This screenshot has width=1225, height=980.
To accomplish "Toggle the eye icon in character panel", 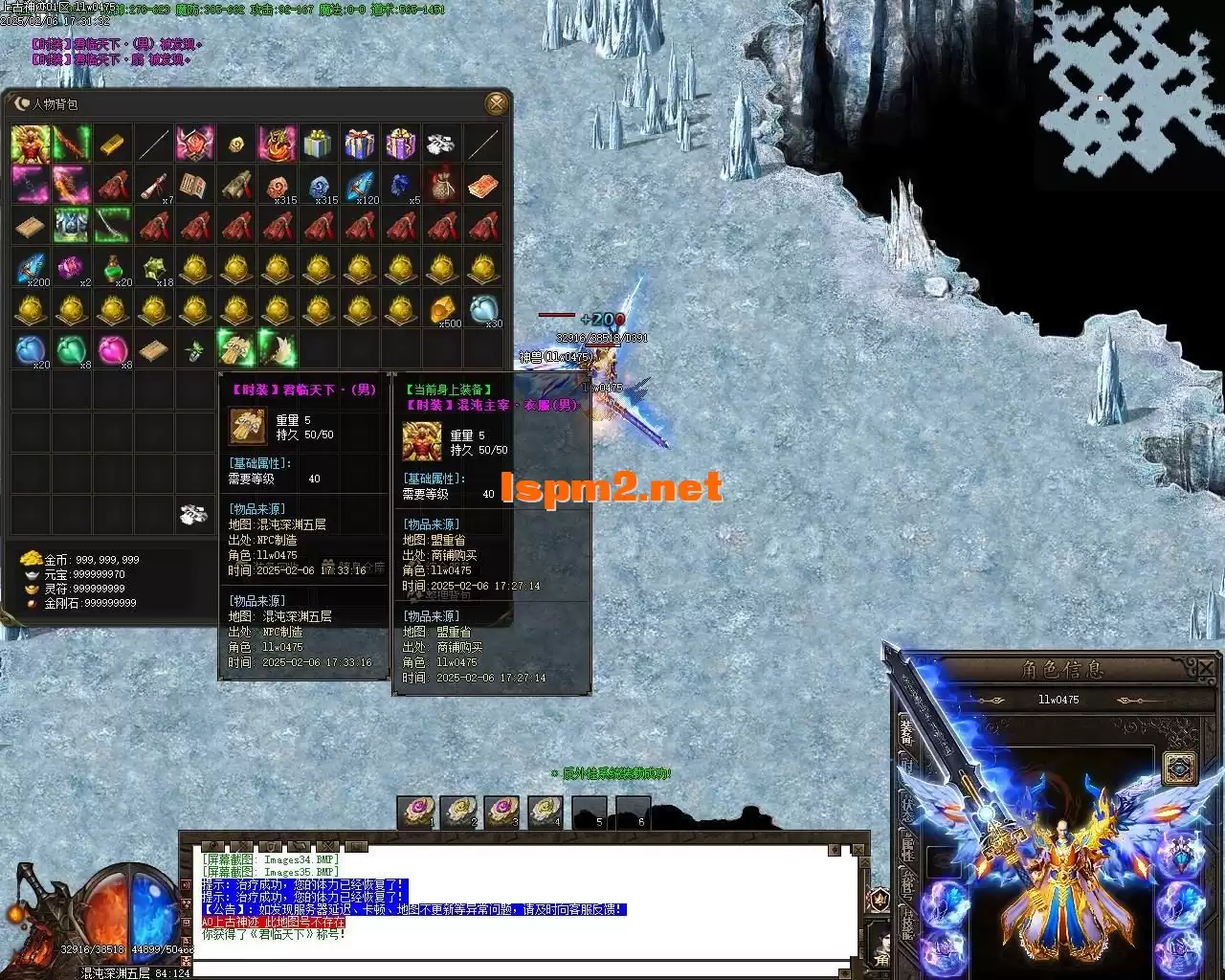I will point(1180,768).
